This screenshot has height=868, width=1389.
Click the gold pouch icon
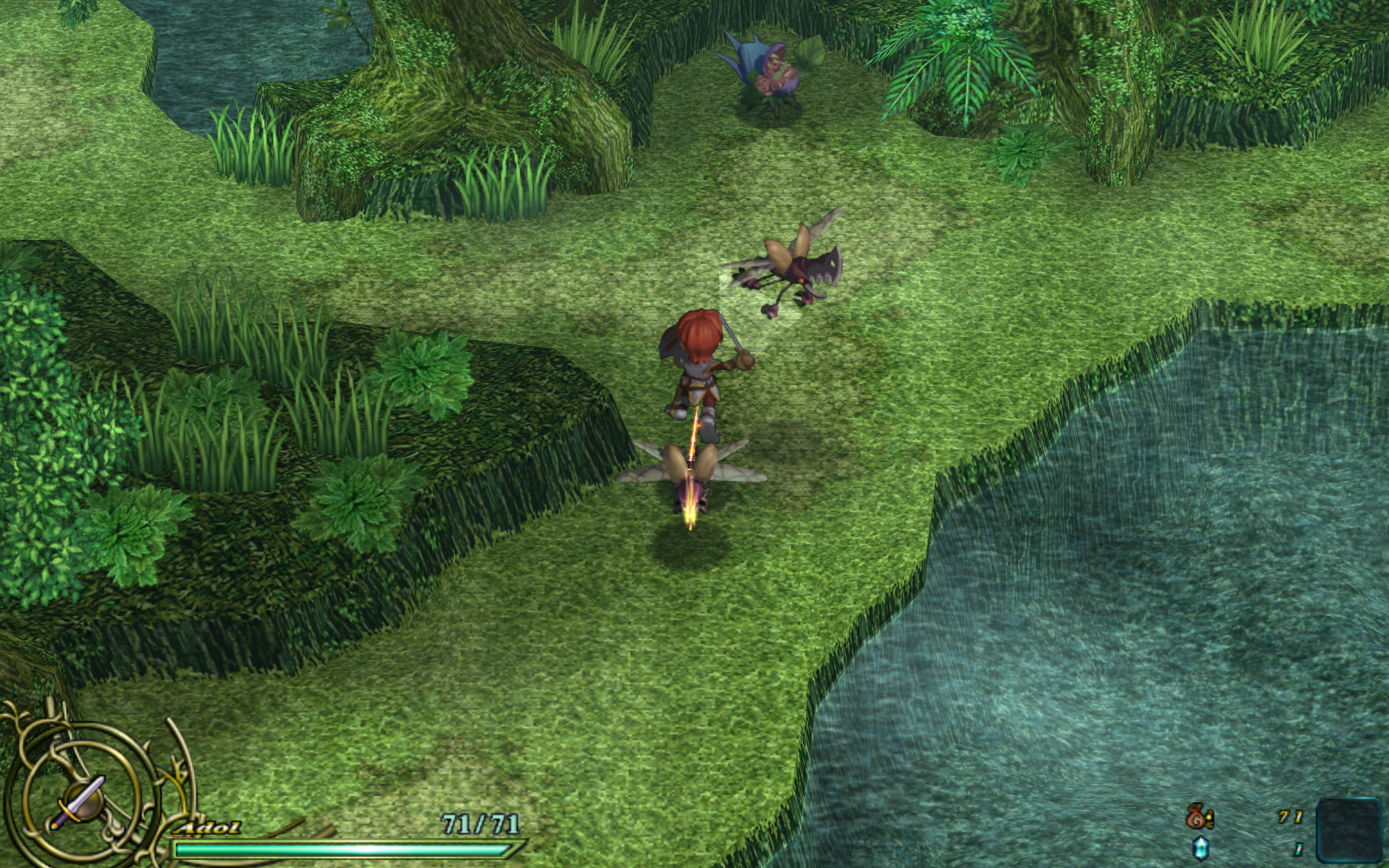pos(1199,817)
